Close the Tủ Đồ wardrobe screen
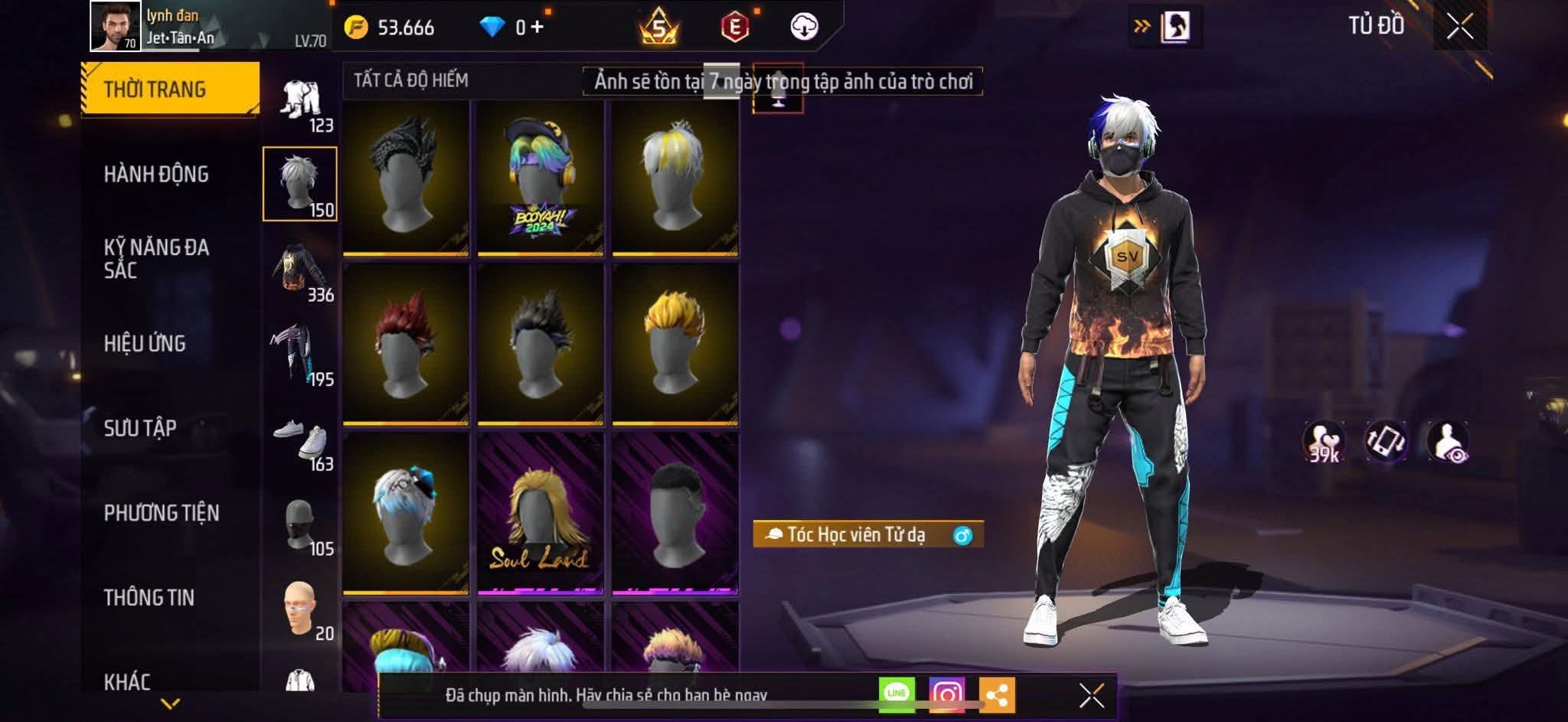1568x722 pixels. pyautogui.click(x=1459, y=27)
